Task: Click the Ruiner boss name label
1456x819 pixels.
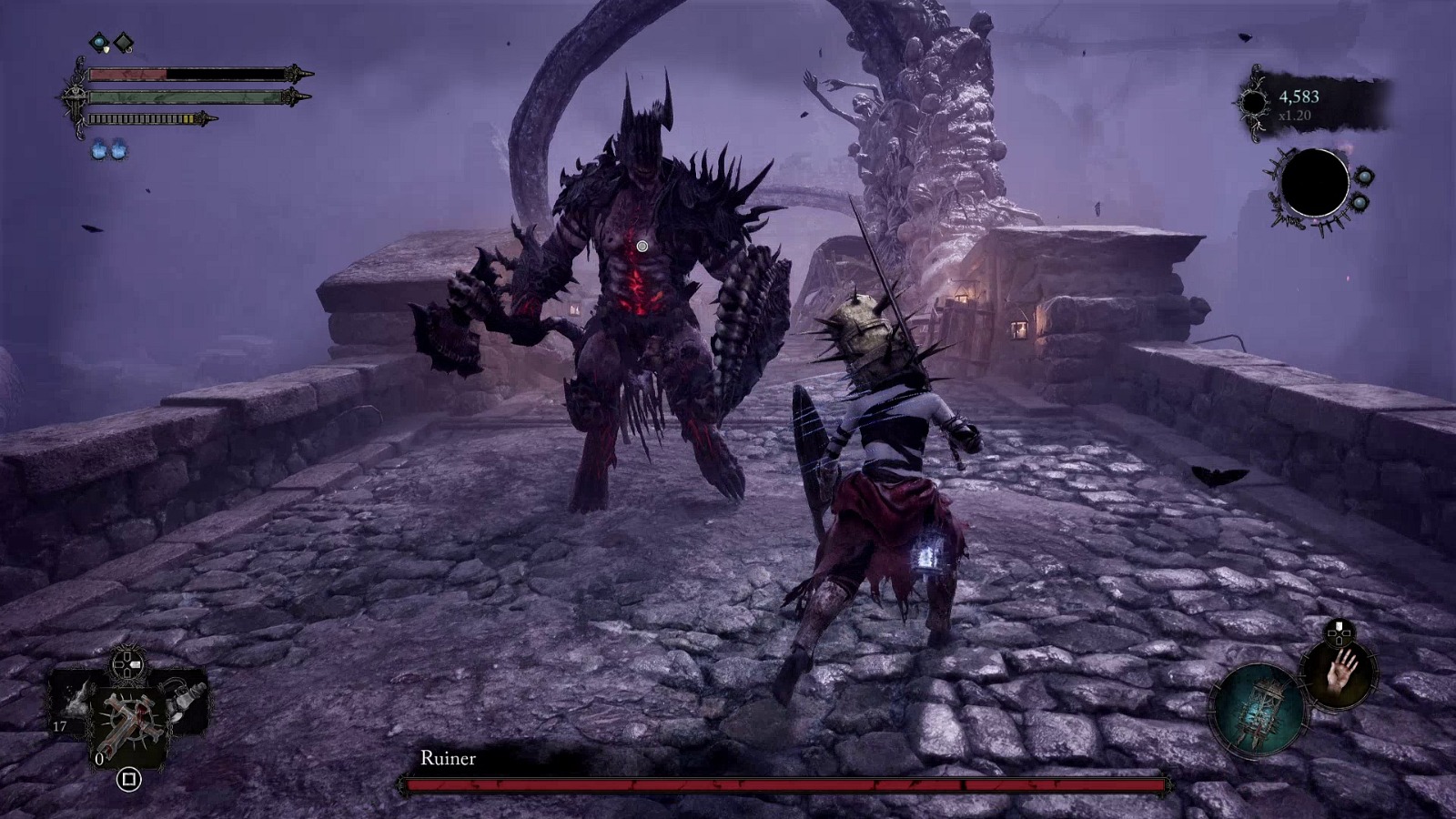Action: click(x=449, y=757)
